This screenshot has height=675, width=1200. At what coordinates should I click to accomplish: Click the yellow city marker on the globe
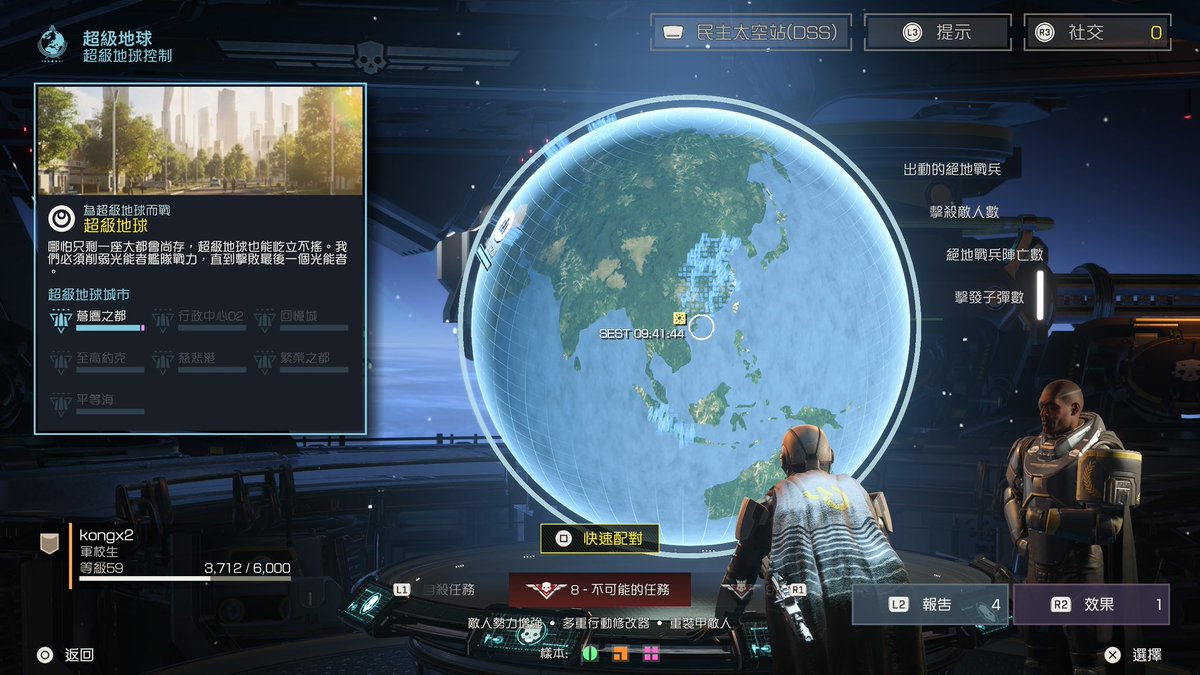click(679, 318)
